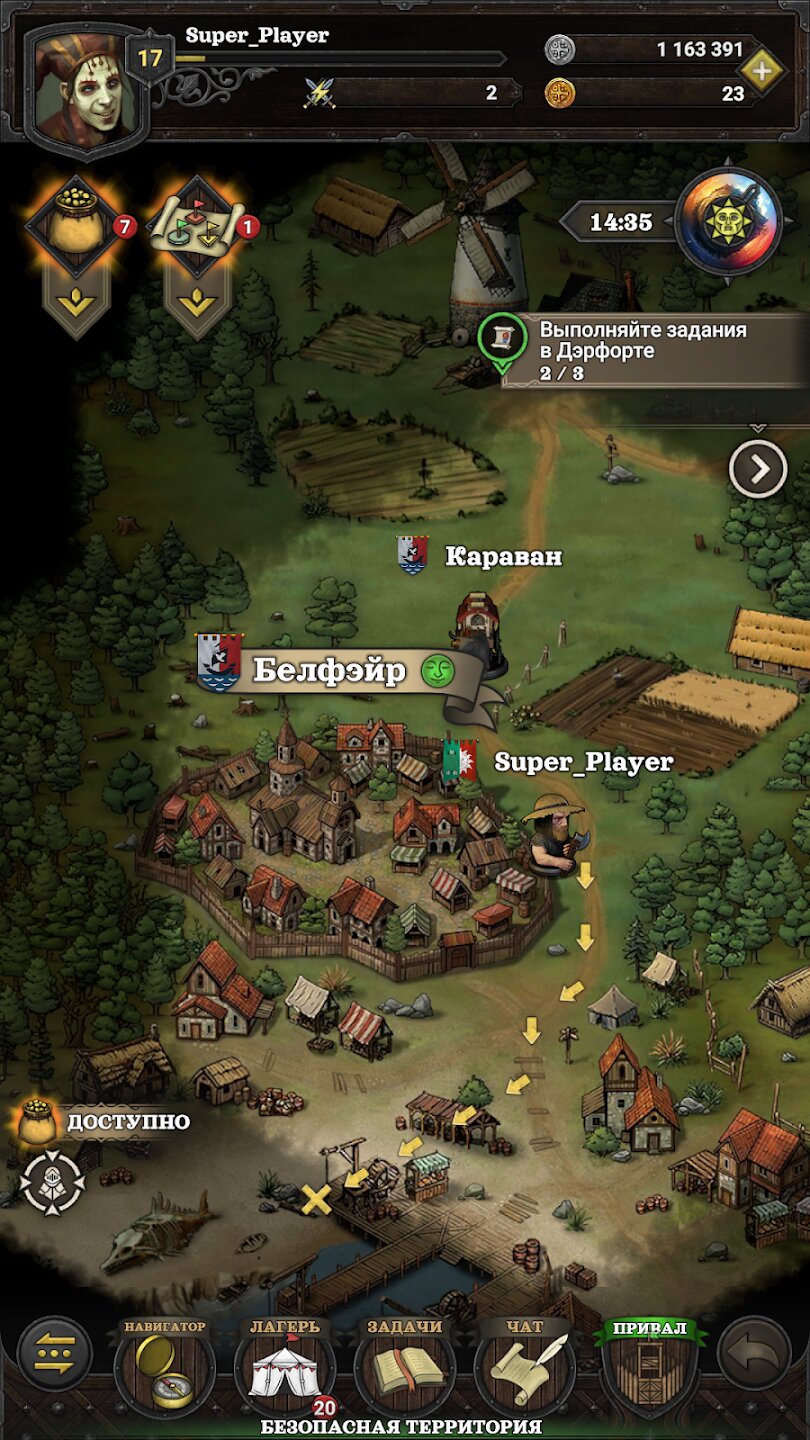This screenshot has height=1440, width=810.
Task: Click the right arrow round button
Action: (757, 468)
